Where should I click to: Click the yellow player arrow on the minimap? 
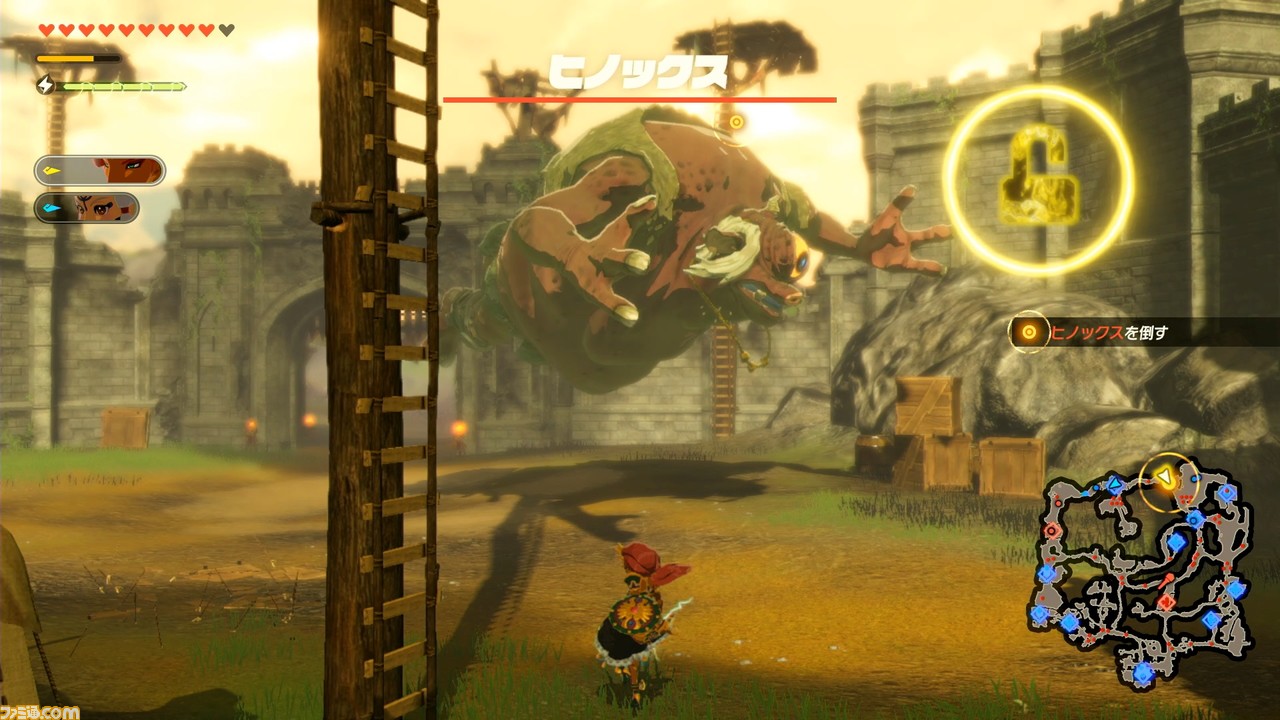[x=1164, y=476]
